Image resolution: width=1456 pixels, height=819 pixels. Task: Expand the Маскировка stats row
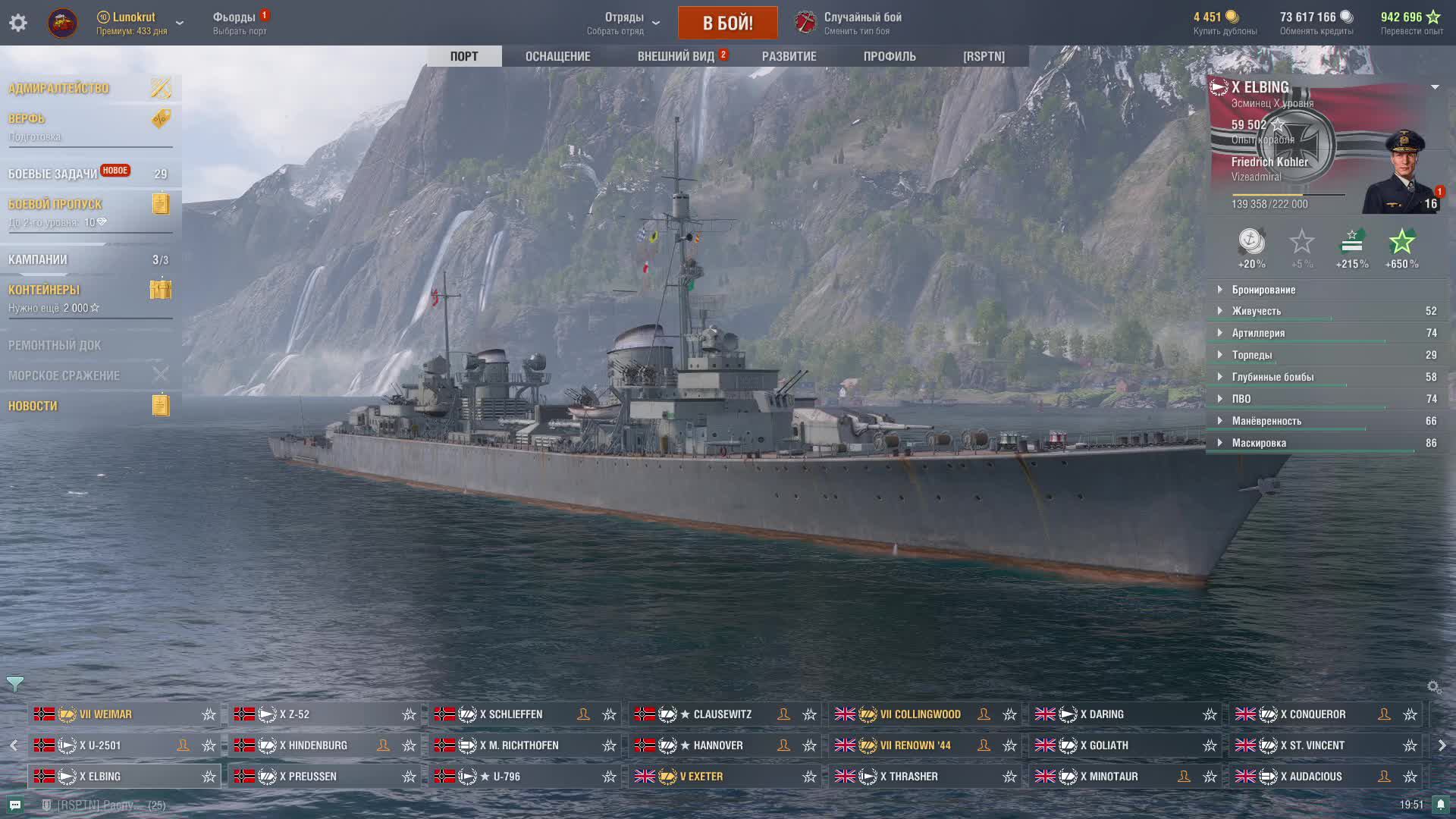(x=1259, y=443)
